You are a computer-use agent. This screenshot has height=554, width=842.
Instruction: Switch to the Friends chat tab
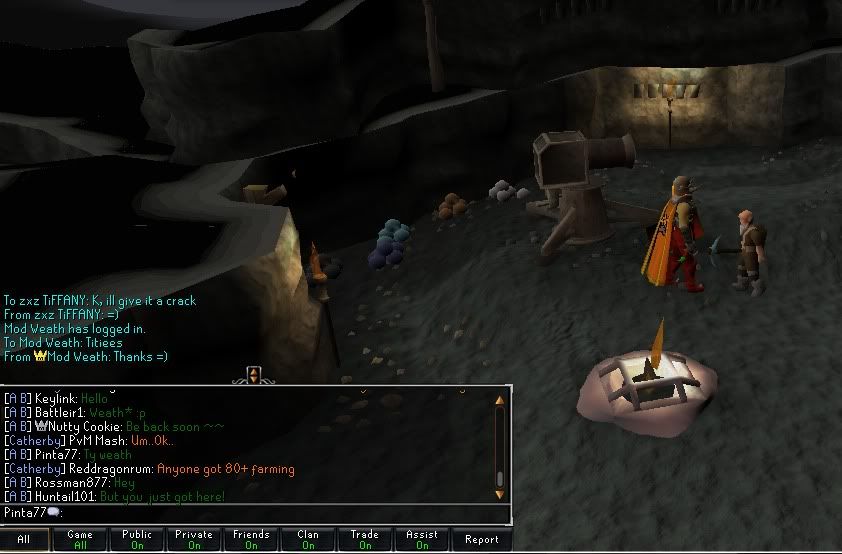click(251, 540)
